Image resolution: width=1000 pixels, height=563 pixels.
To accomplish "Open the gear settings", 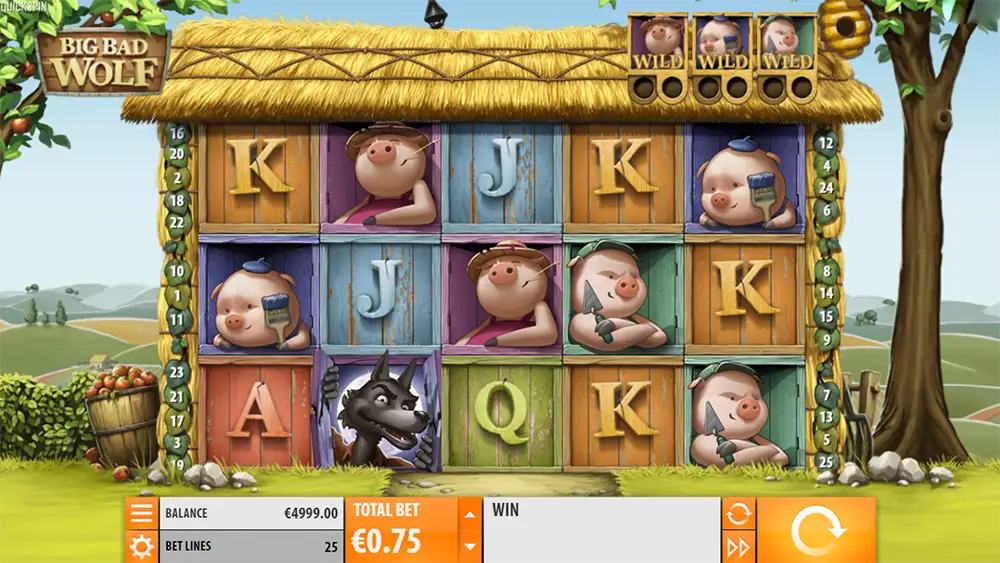I will click(x=142, y=546).
